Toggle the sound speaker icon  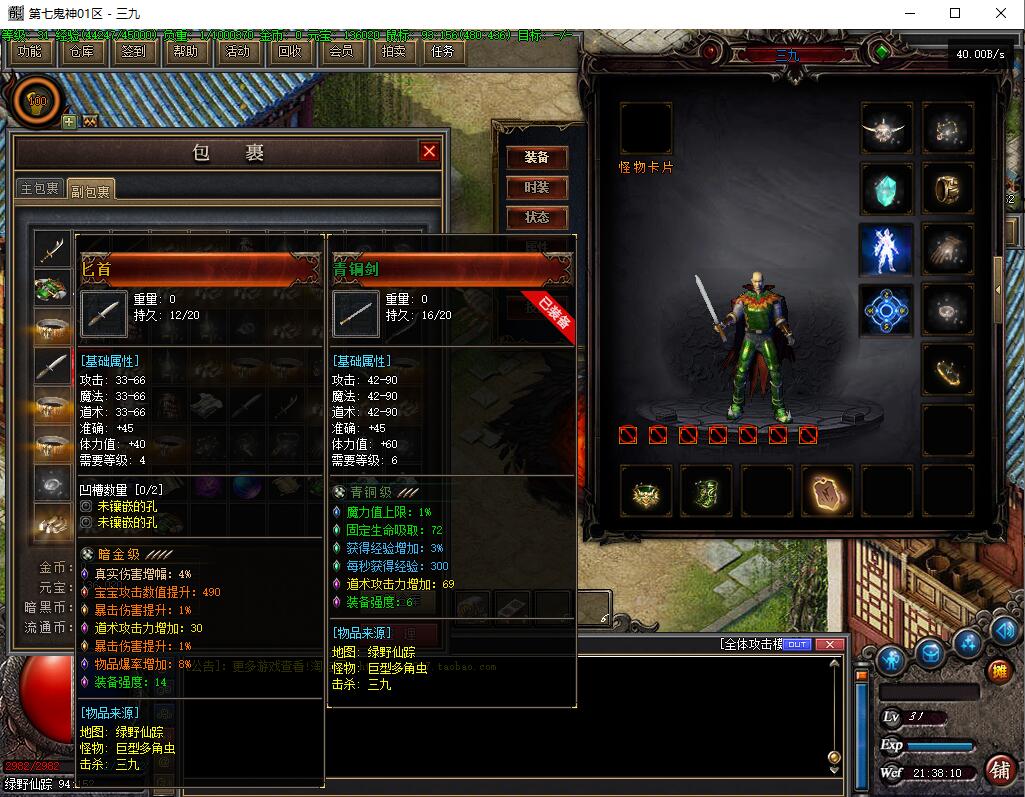click(1003, 630)
